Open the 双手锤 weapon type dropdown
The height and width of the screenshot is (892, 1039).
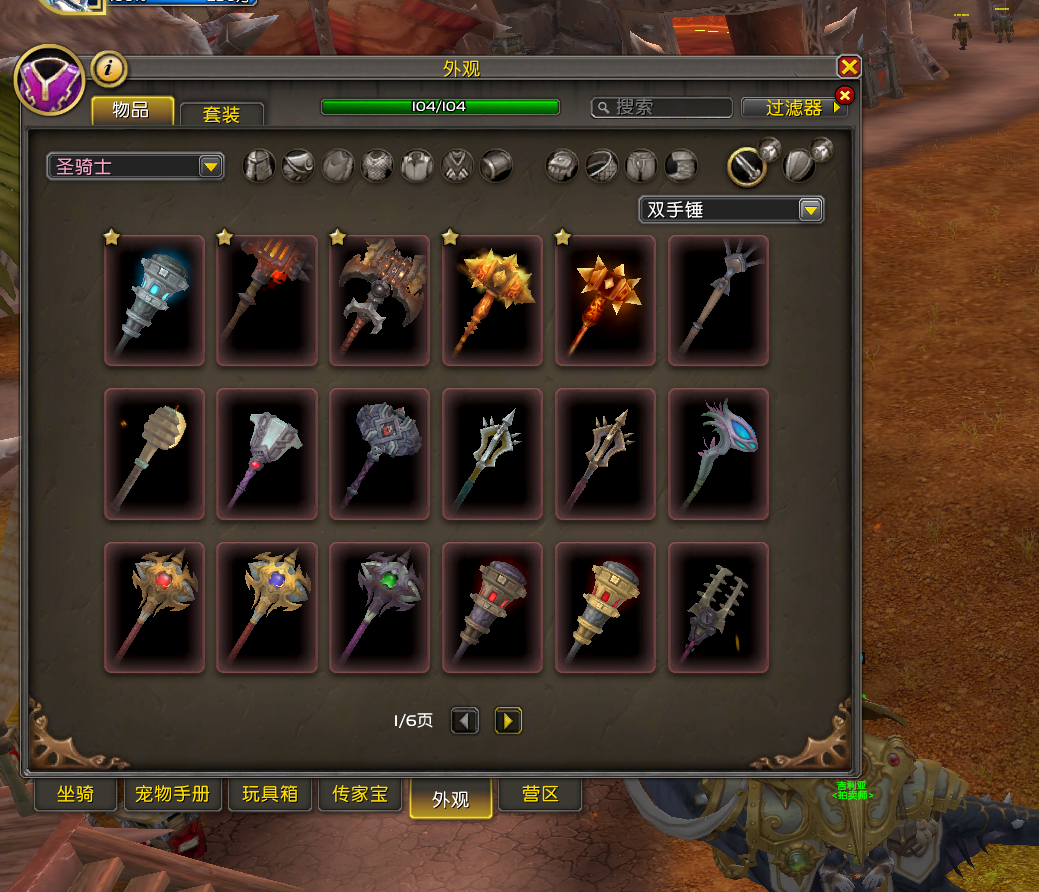coord(731,210)
